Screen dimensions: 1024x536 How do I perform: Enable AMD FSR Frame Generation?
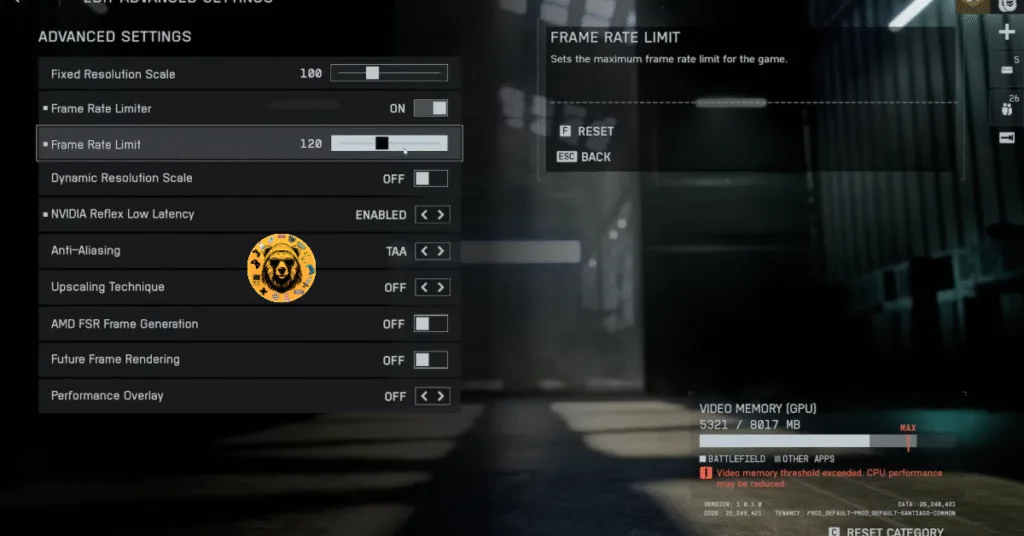(431, 324)
